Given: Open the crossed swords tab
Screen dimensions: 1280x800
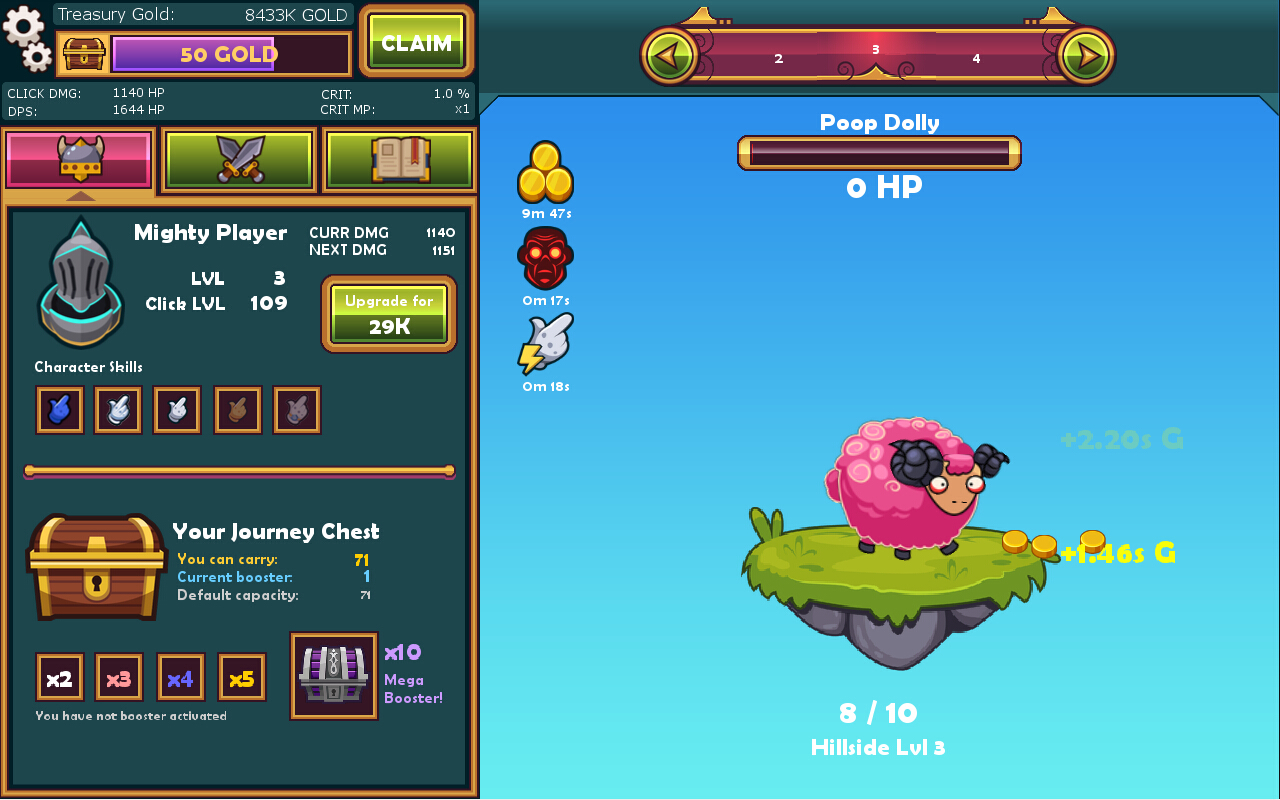Looking at the screenshot, I should click(x=239, y=159).
